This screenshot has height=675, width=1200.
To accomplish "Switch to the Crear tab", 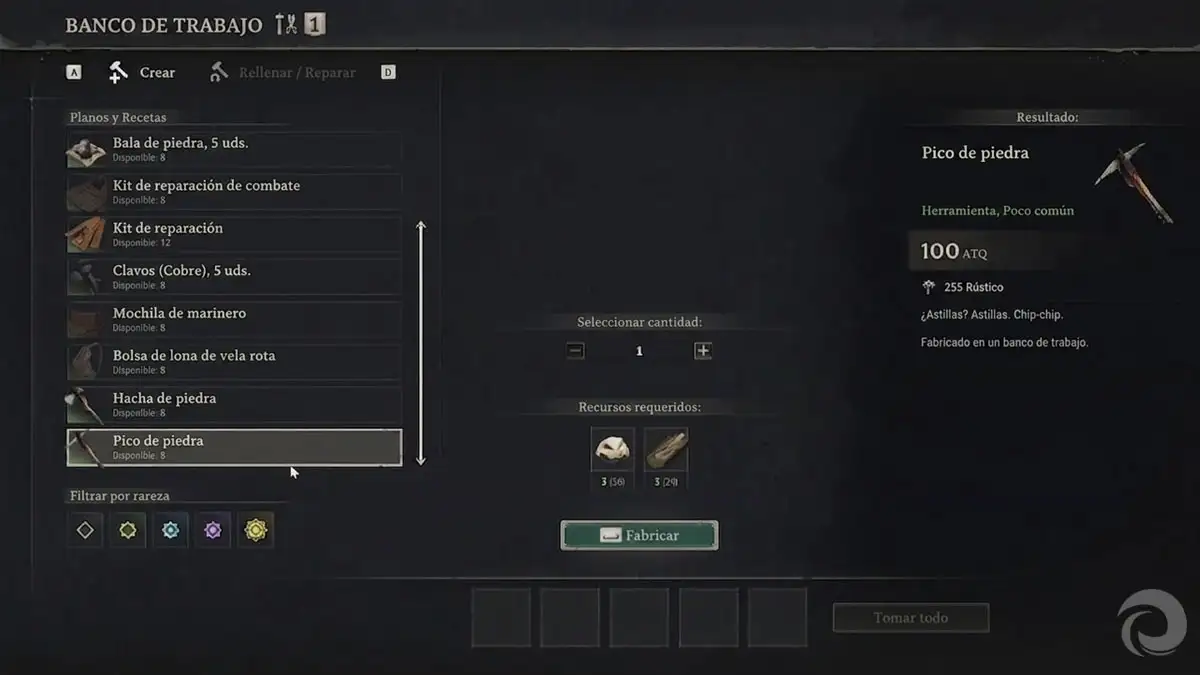I will (142, 73).
